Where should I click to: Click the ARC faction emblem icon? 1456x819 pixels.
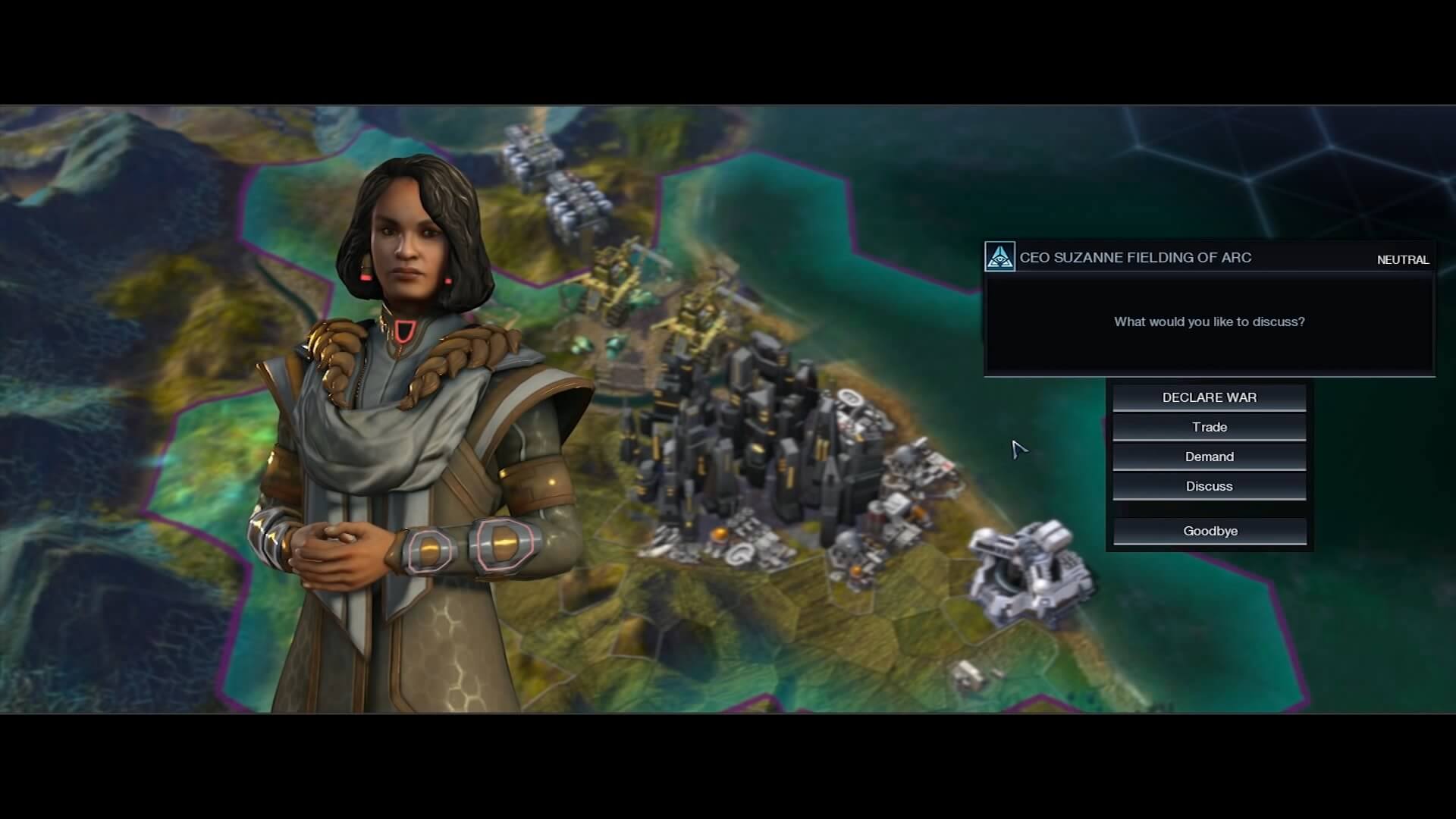pyautogui.click(x=999, y=257)
